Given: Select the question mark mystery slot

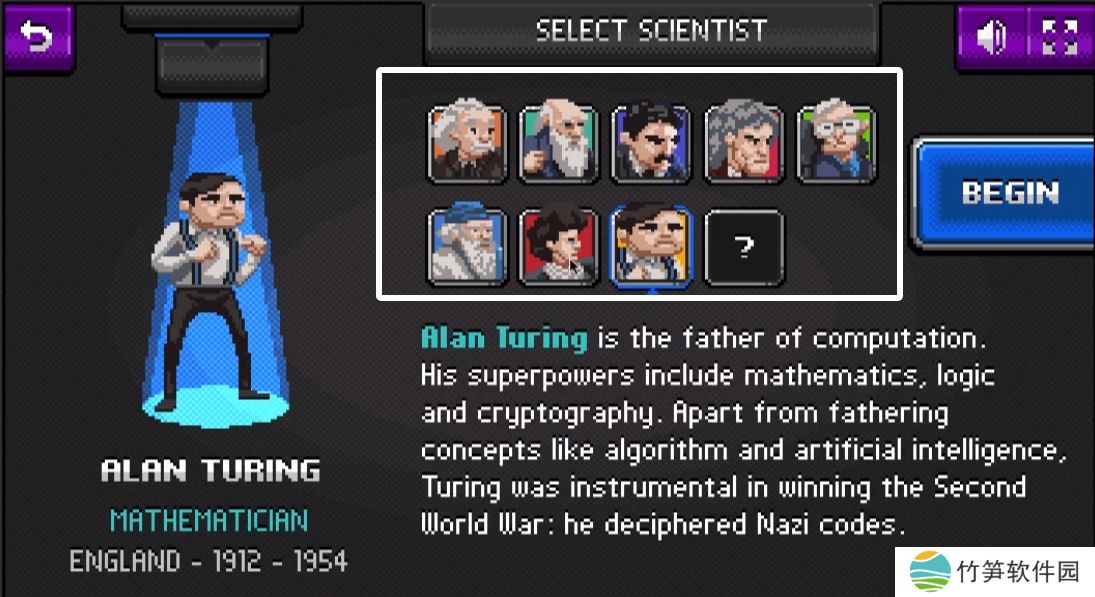Looking at the screenshot, I should 744,247.
